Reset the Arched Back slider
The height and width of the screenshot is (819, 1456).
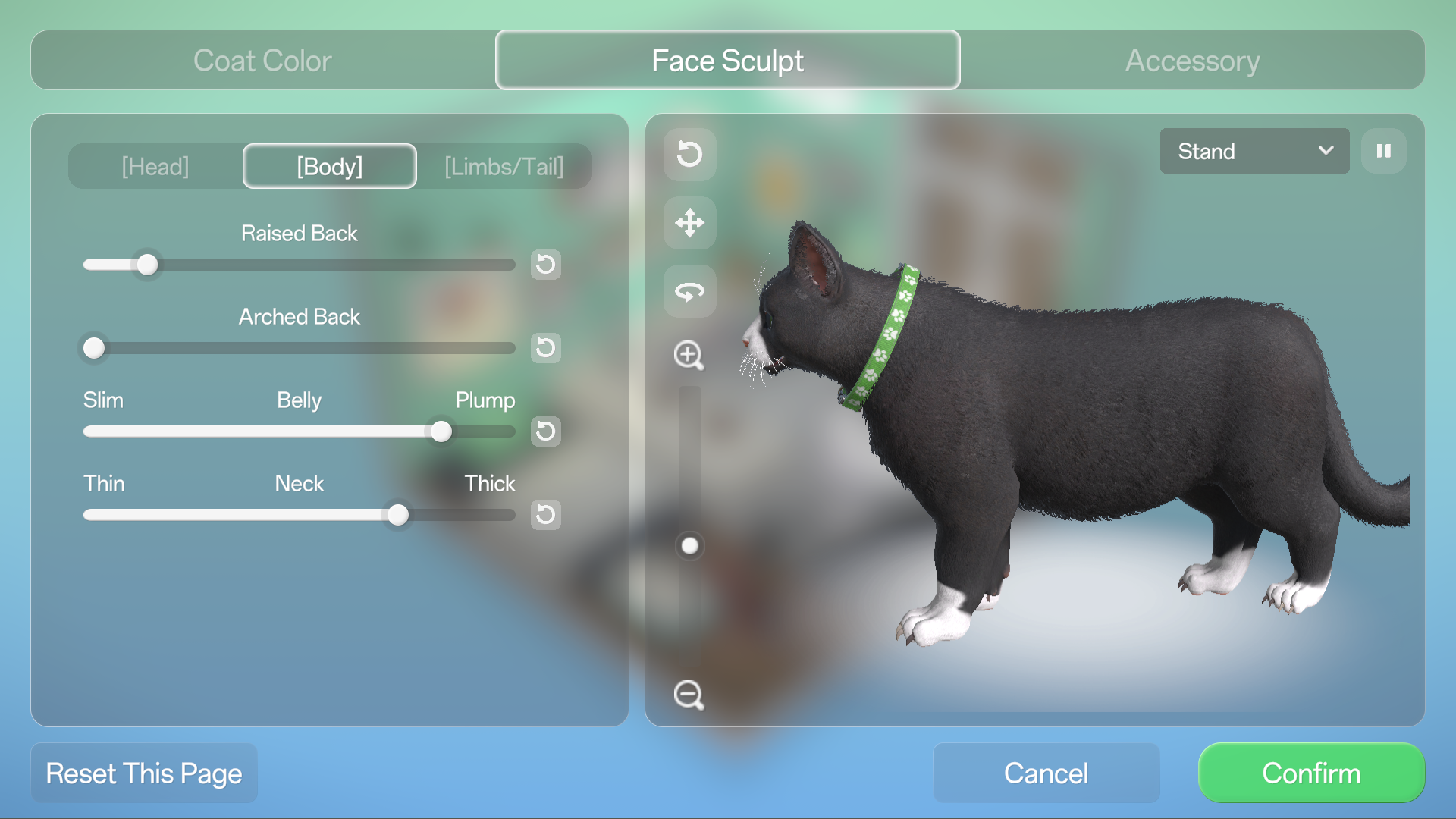[x=545, y=348]
